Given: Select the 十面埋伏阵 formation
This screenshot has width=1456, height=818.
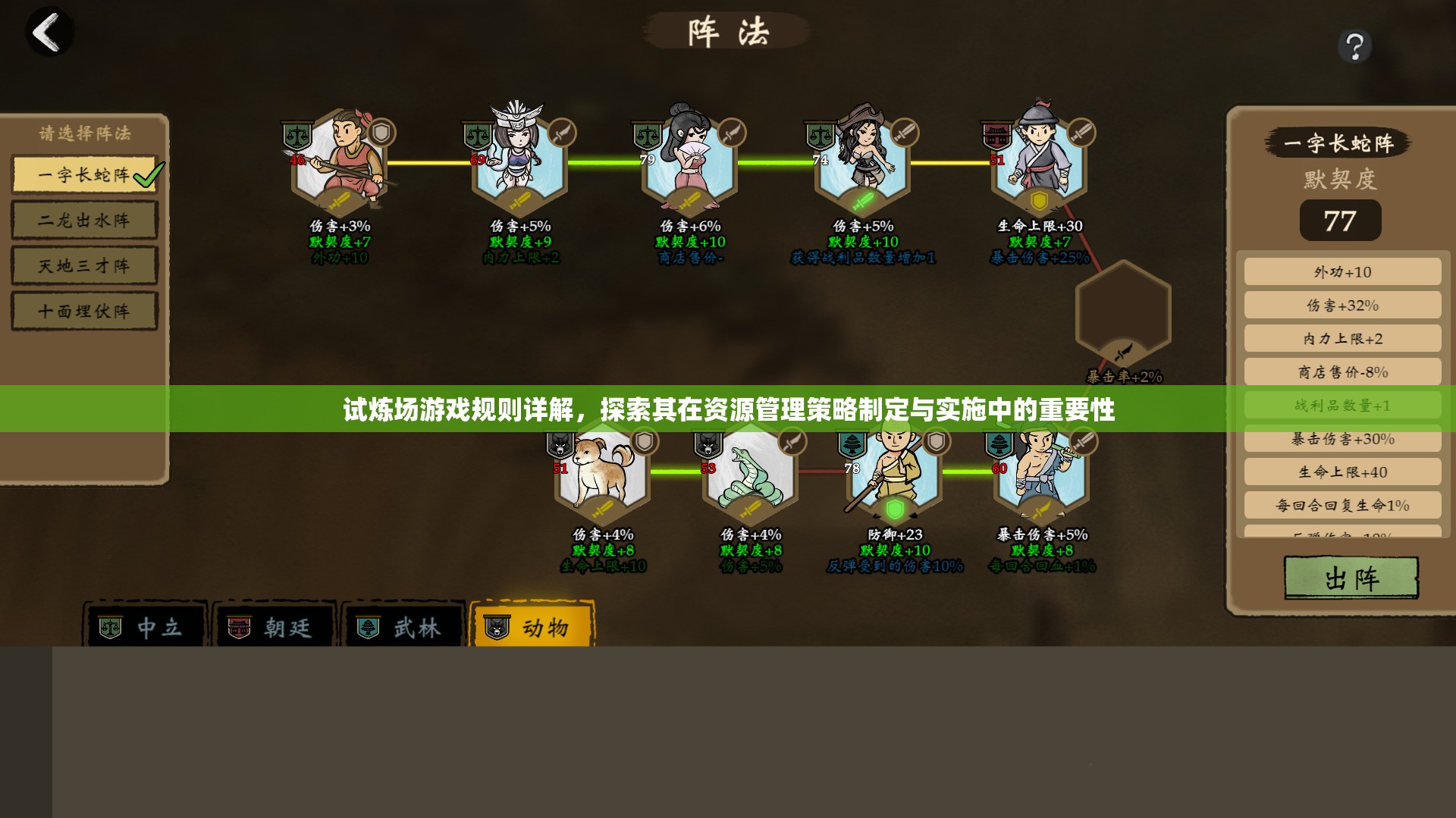Looking at the screenshot, I should [84, 311].
